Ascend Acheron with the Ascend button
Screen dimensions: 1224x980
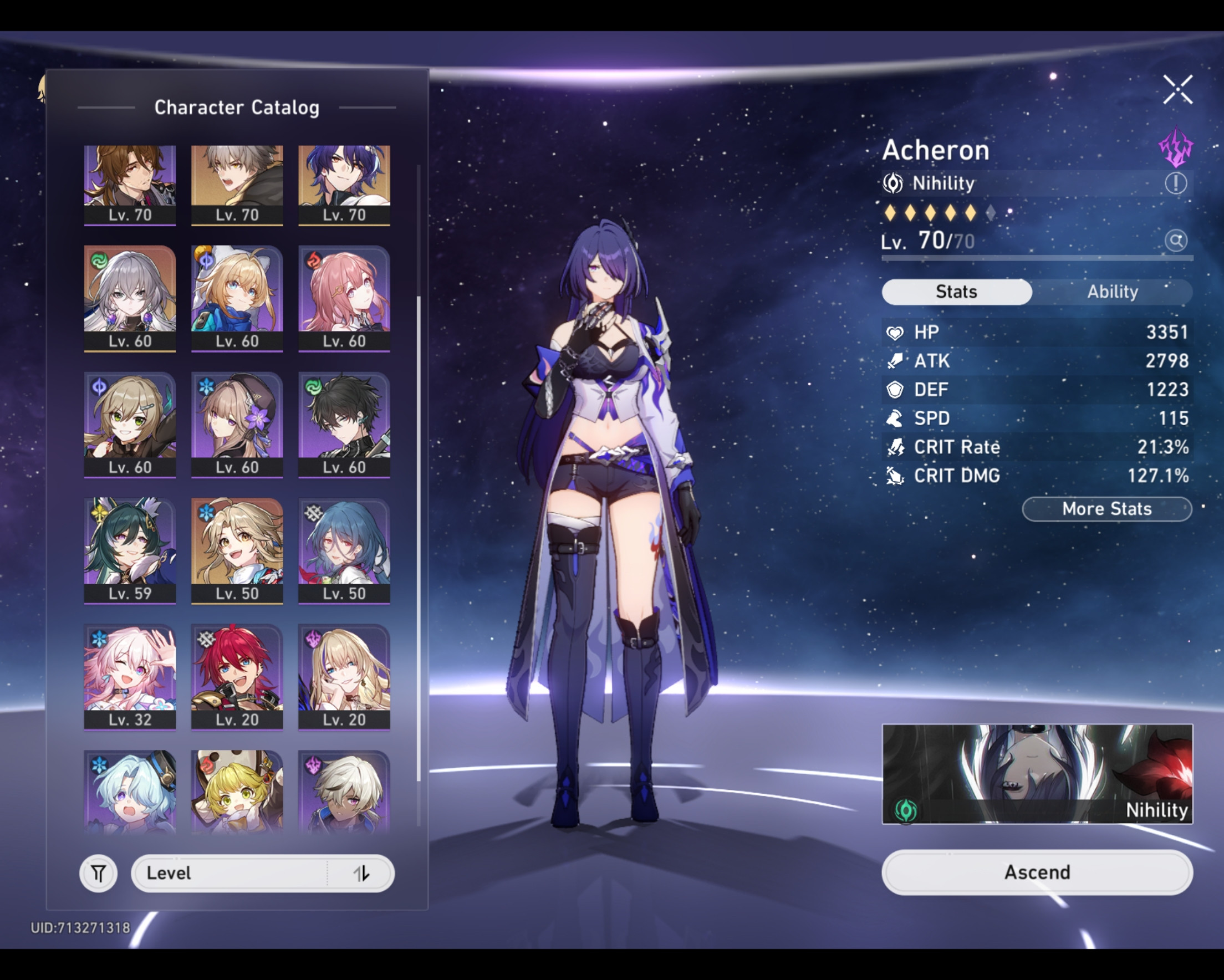pyautogui.click(x=1037, y=872)
